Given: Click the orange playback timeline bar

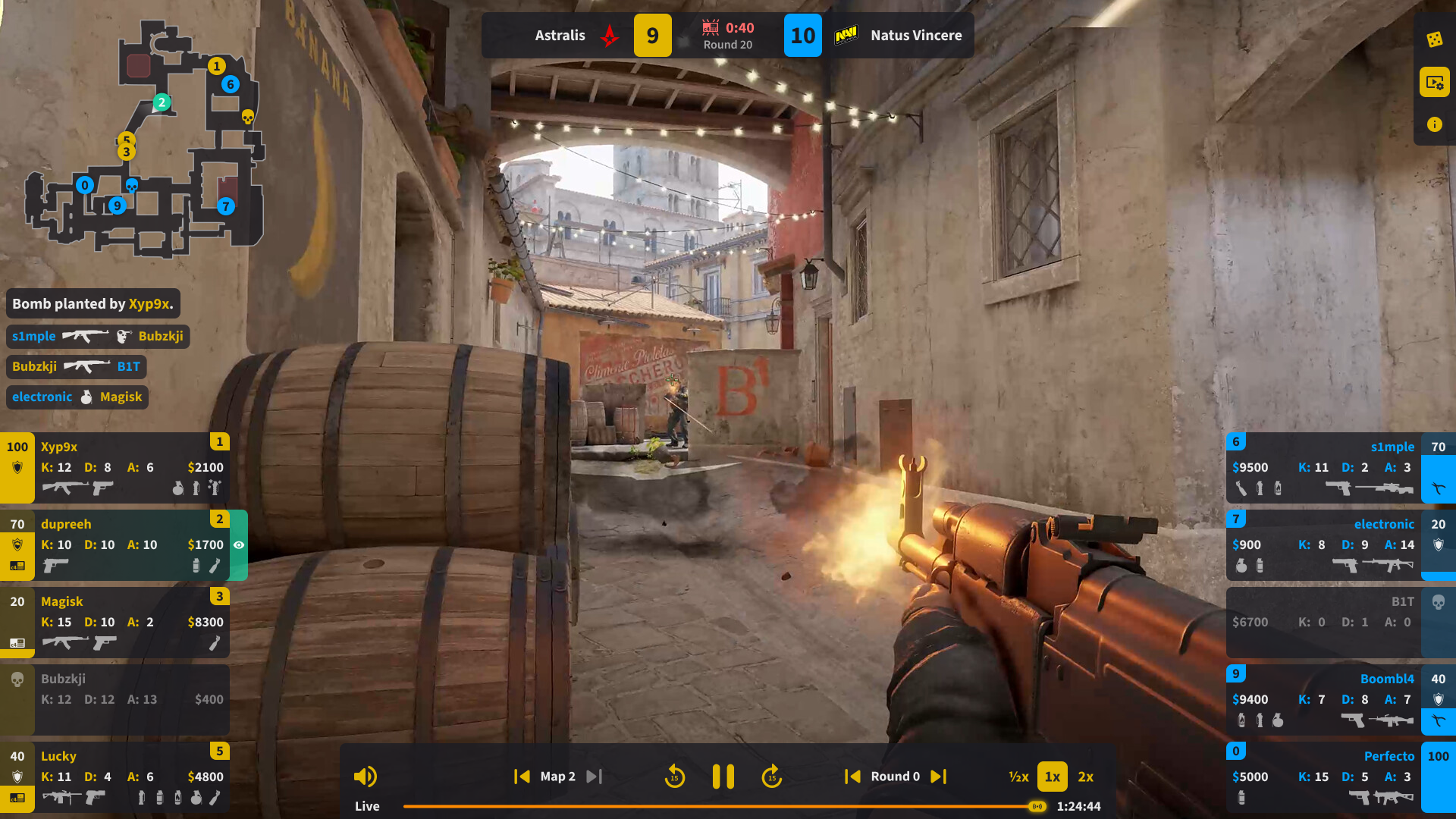Looking at the screenshot, I should point(720,806).
